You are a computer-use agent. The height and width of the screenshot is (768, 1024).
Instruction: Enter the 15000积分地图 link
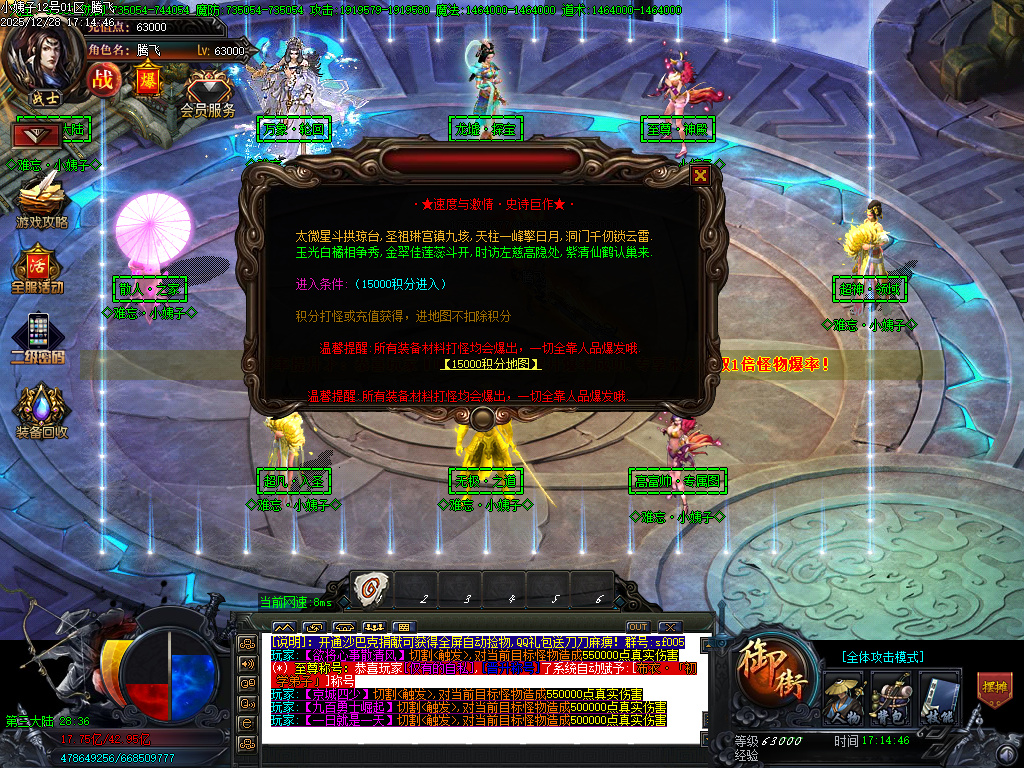click(490, 364)
